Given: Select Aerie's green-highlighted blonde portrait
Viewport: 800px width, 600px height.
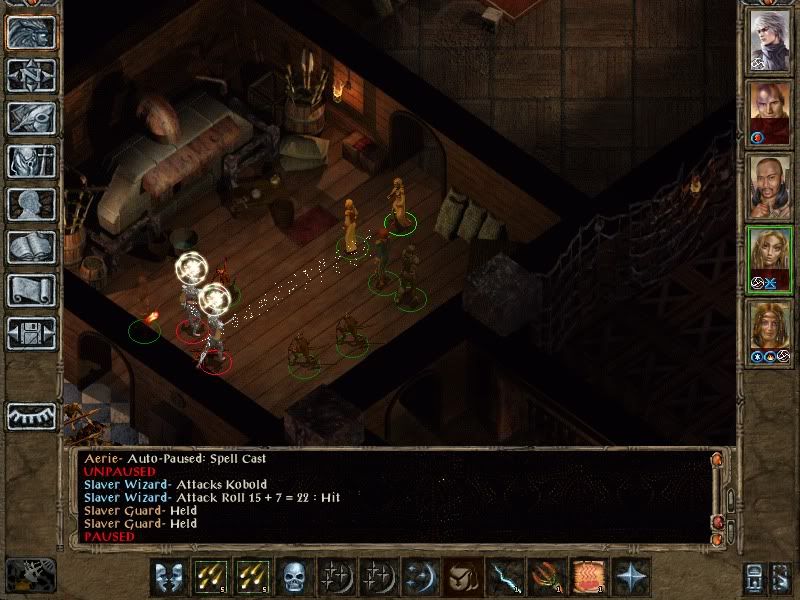Looking at the screenshot, I should coord(770,256).
